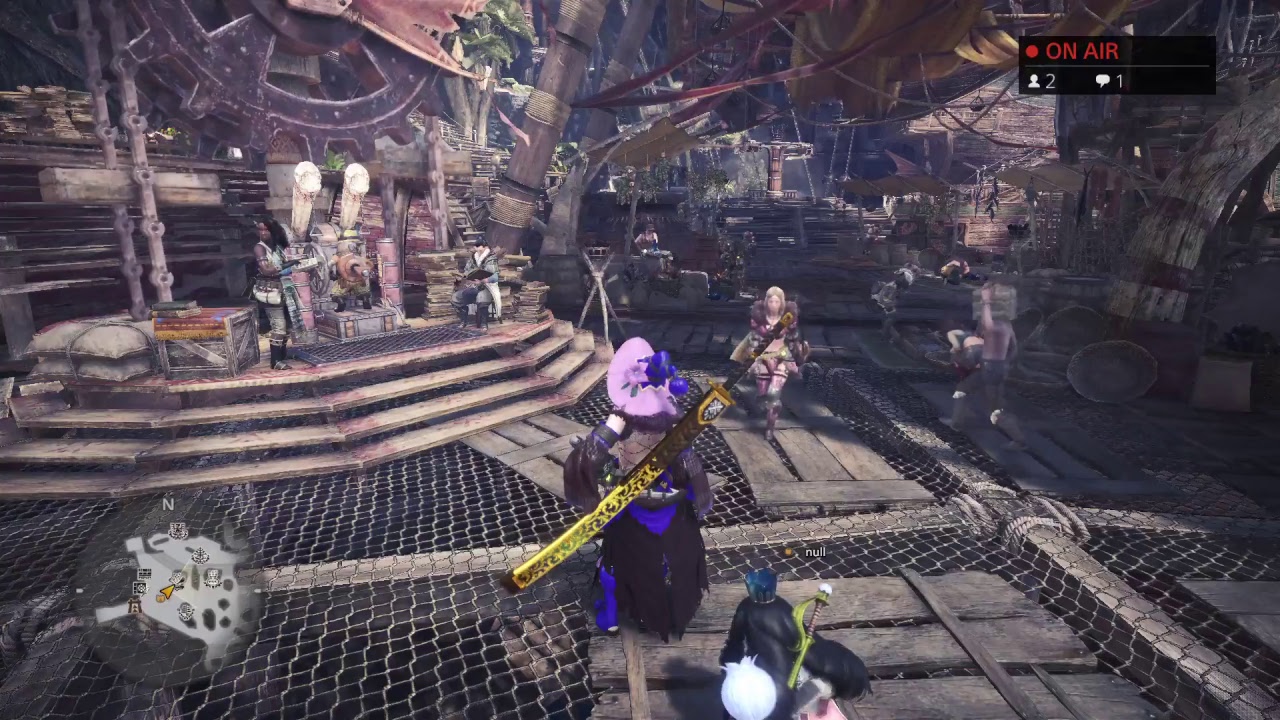Click the ladder icon on the minimap
The width and height of the screenshot is (1280, 720).
click(134, 606)
